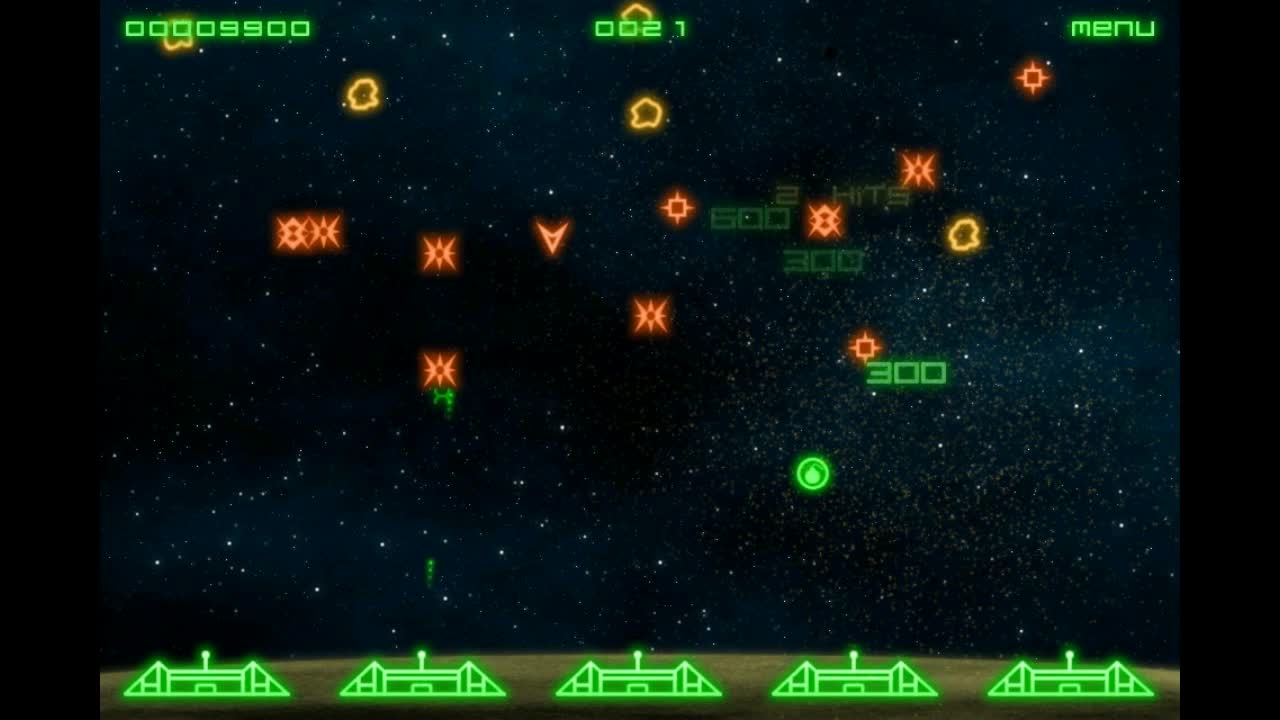Click the orange crosshair enemy next to 600 score

point(680,207)
